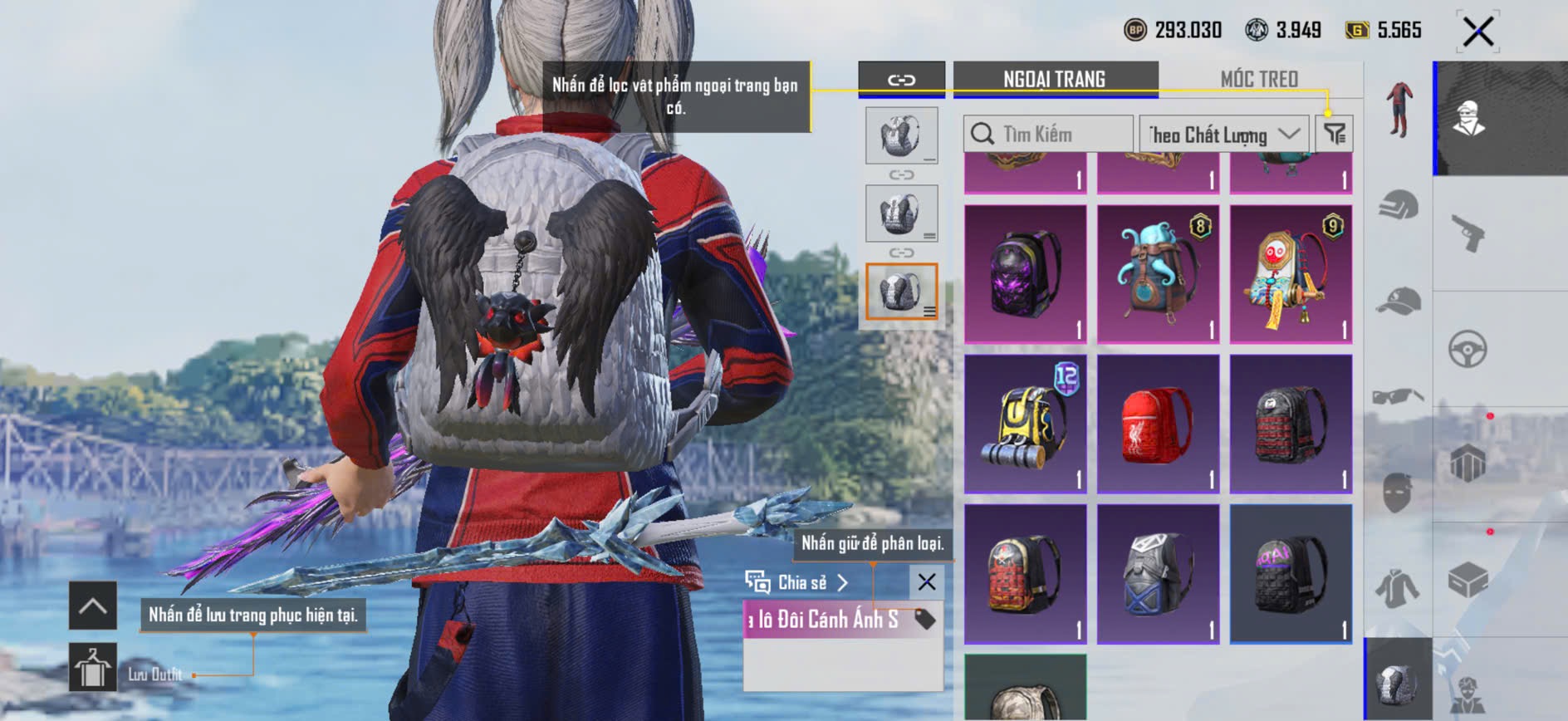Open the helmet category

(x=1399, y=204)
